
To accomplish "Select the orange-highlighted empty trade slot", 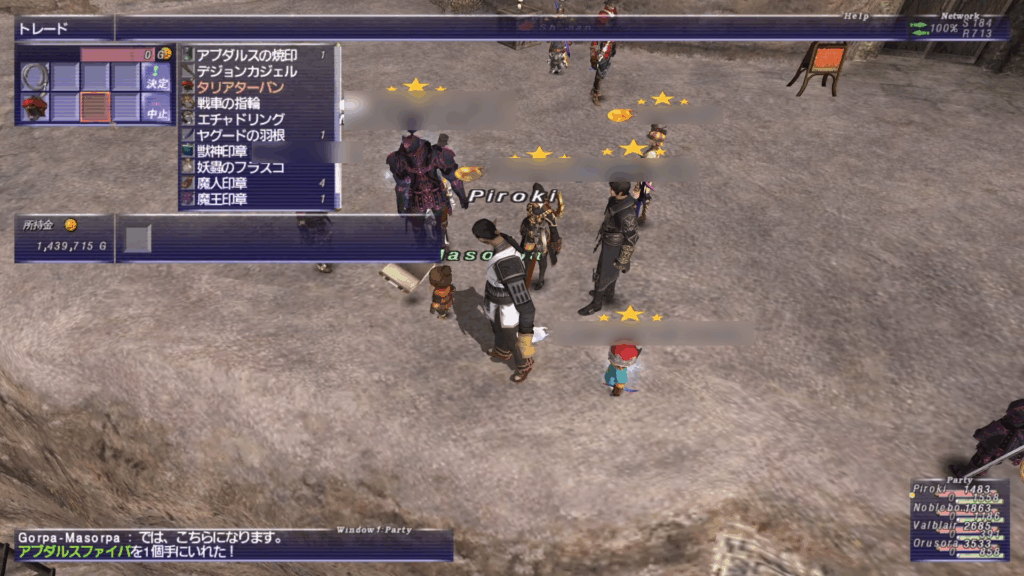I will pyautogui.click(x=95, y=107).
